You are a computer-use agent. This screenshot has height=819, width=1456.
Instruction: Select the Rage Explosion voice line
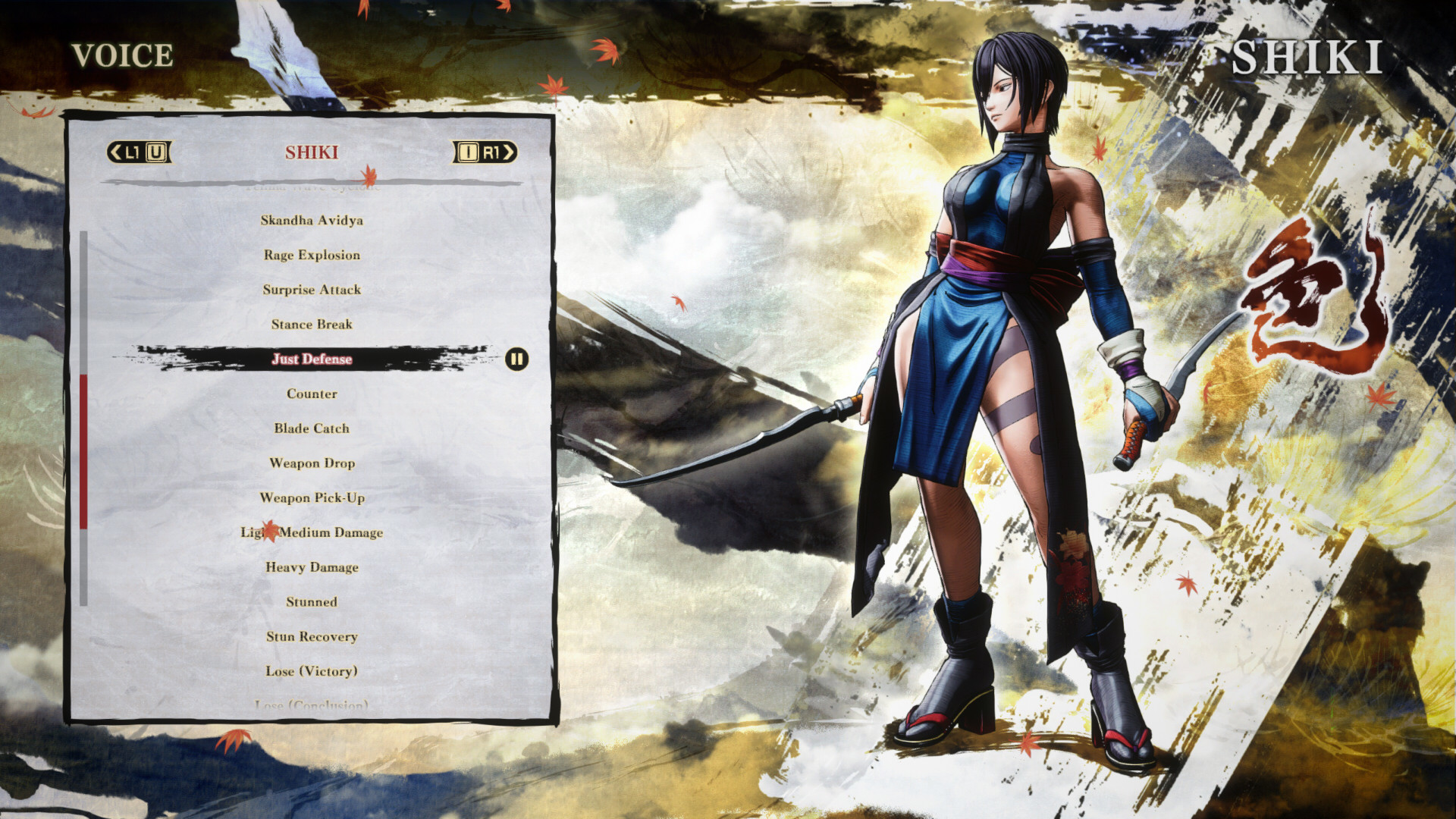click(311, 255)
